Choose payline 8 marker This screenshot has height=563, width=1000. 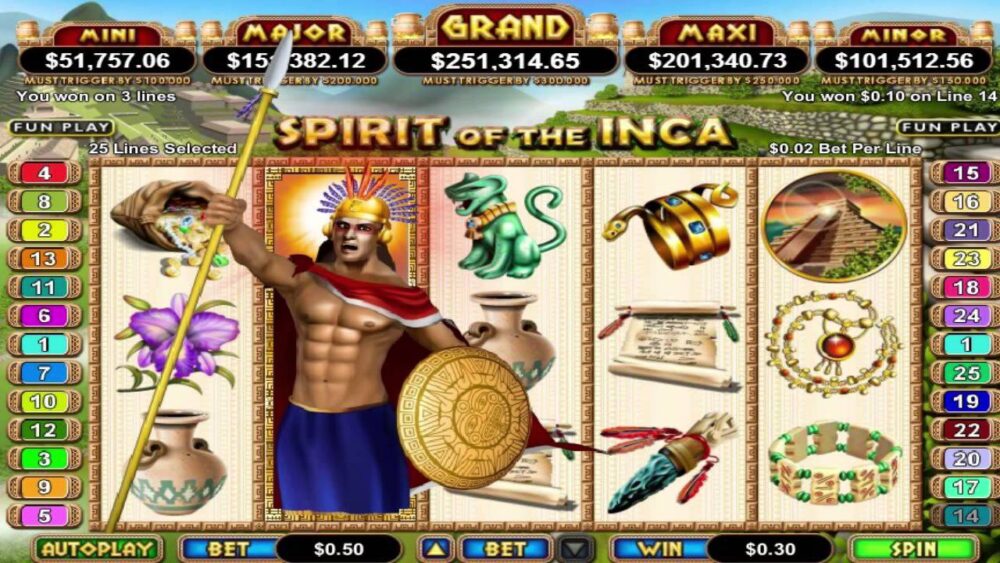pos(44,201)
